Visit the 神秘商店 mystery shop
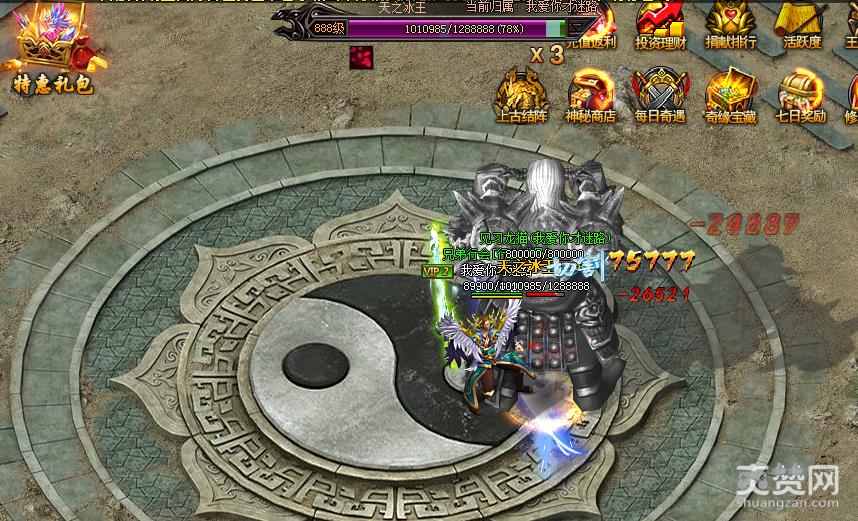 tap(590, 95)
